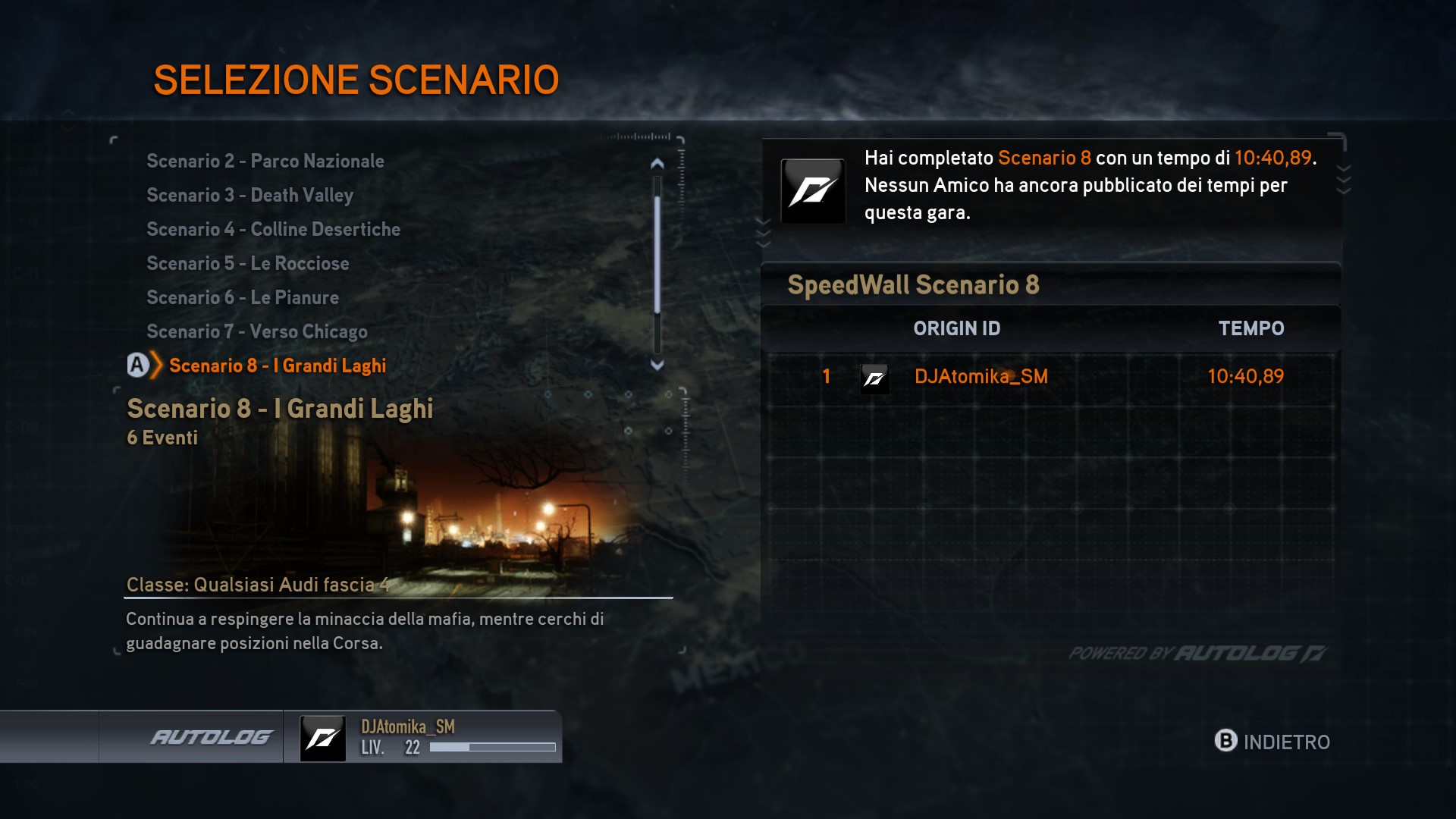The width and height of the screenshot is (1456, 819).
Task: Click the scenario list up arrow
Action: pos(657,163)
